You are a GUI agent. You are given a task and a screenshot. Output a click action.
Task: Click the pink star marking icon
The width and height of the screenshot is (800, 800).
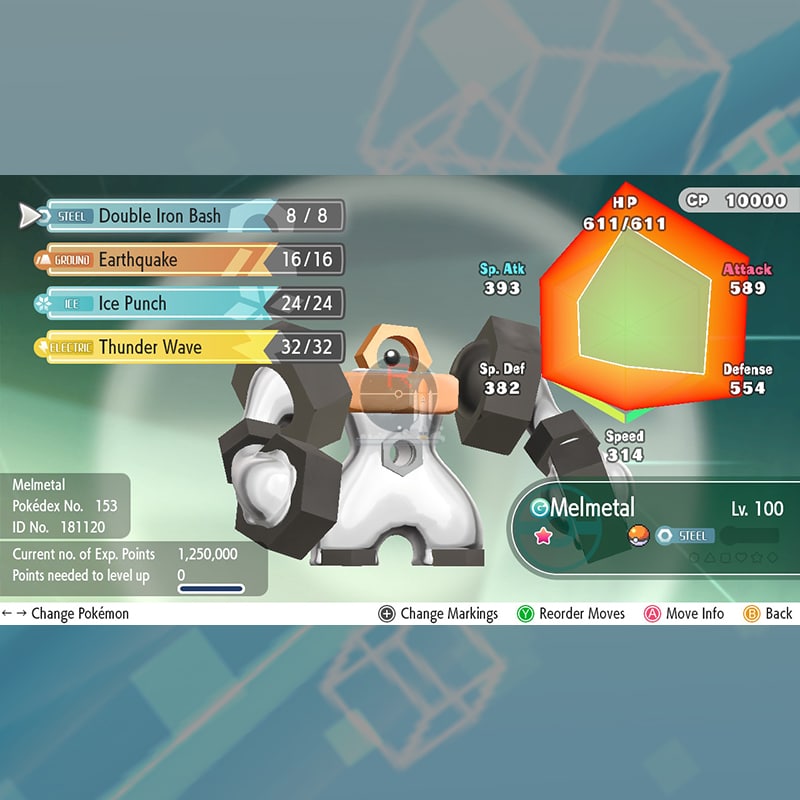tap(545, 536)
